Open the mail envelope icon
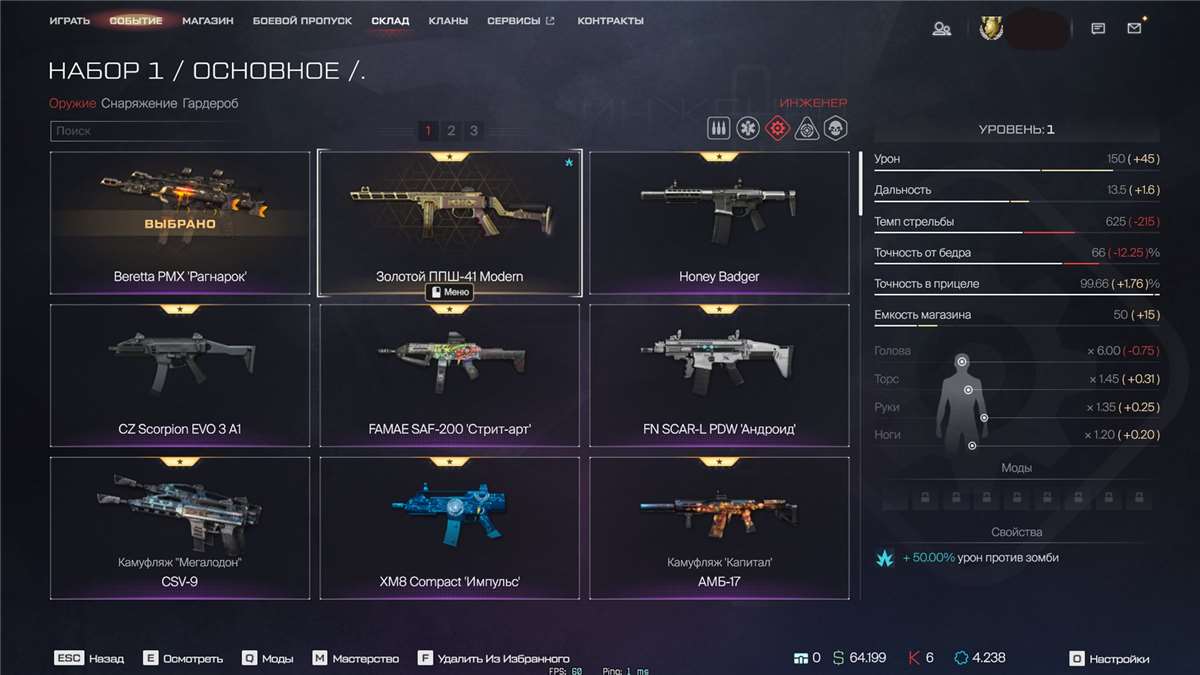1200x675 pixels. (1134, 29)
